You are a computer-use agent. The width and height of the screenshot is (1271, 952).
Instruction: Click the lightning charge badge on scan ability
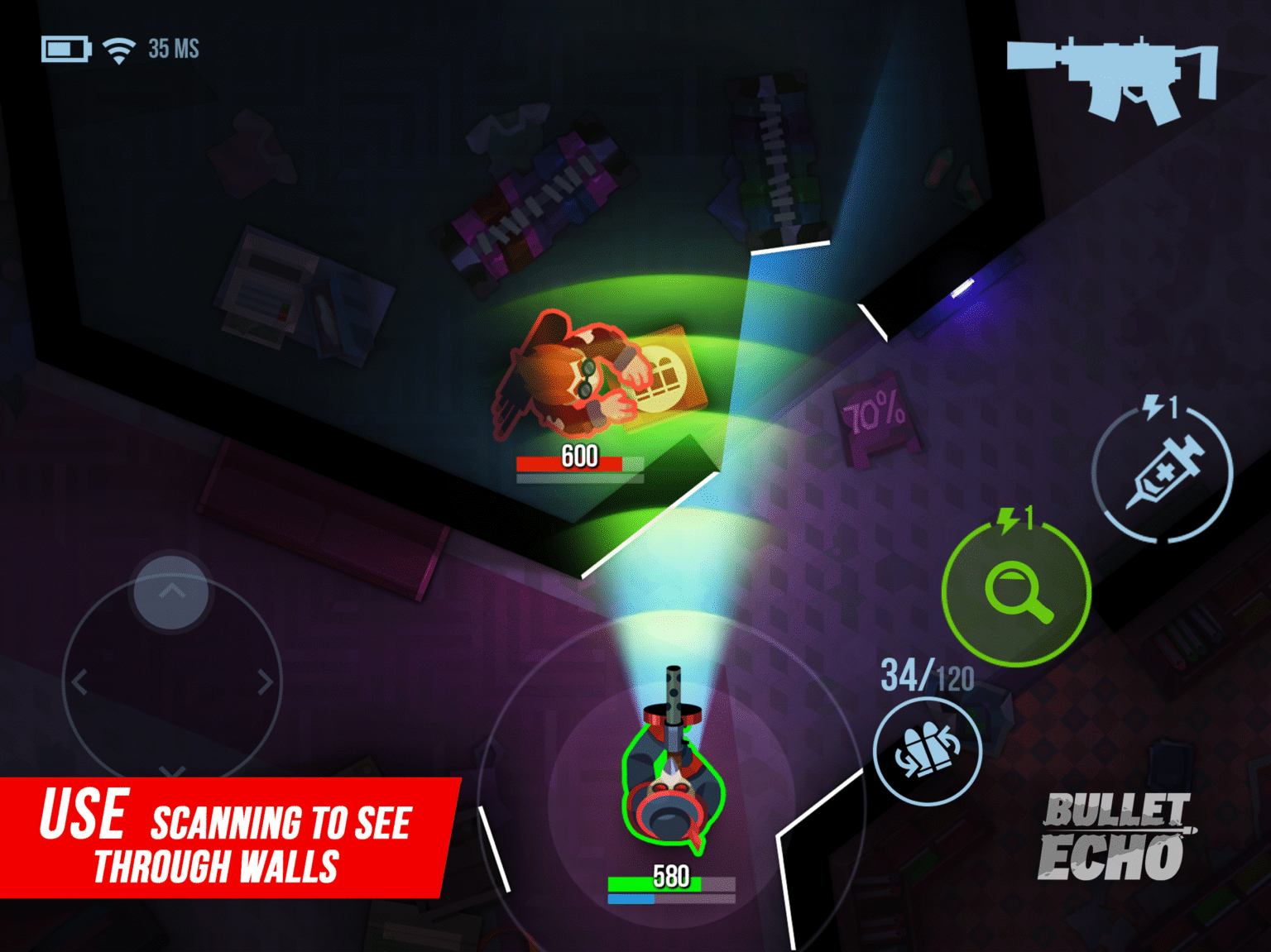[1016, 519]
